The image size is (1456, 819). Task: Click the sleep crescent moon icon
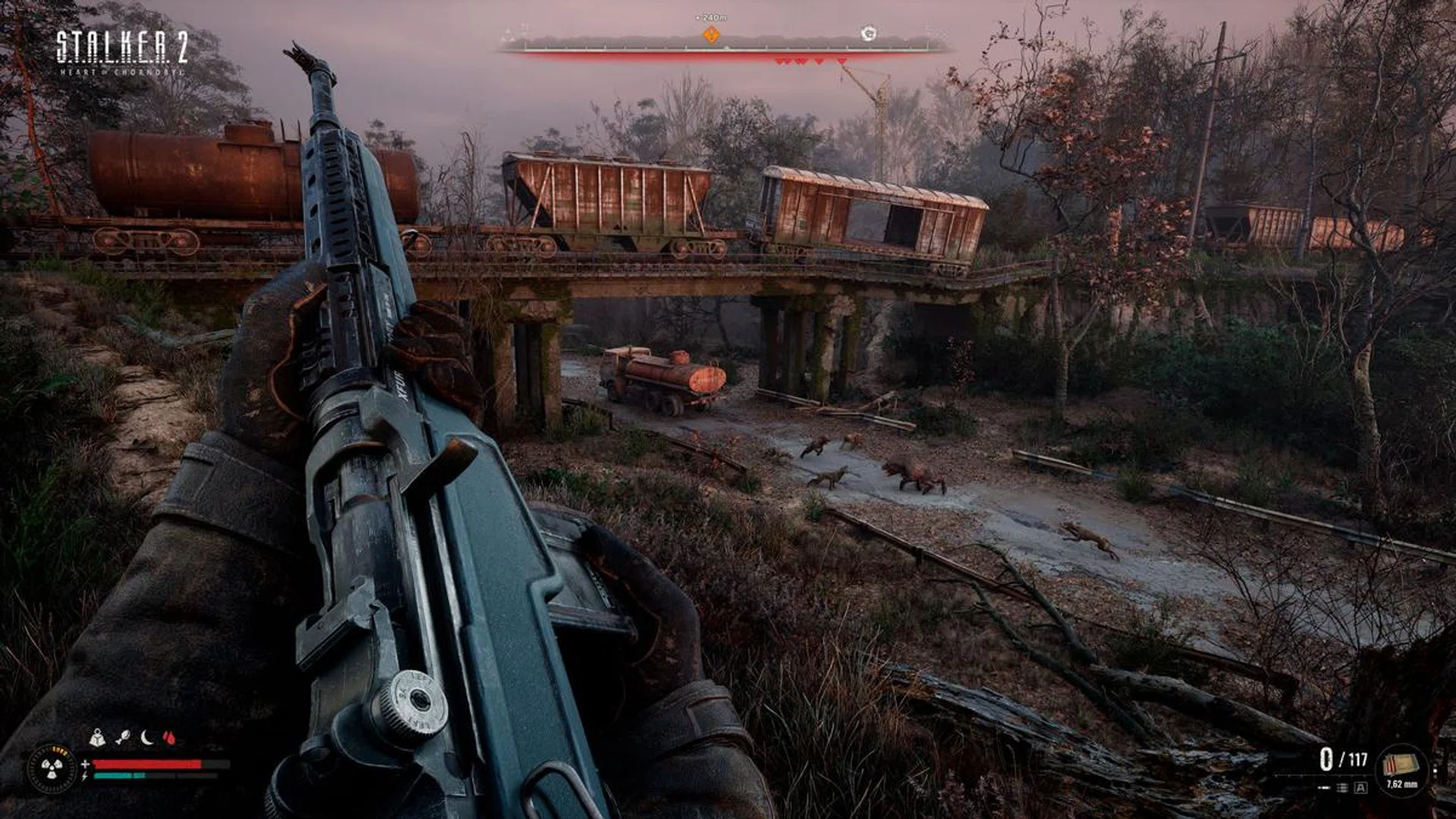coord(146,736)
